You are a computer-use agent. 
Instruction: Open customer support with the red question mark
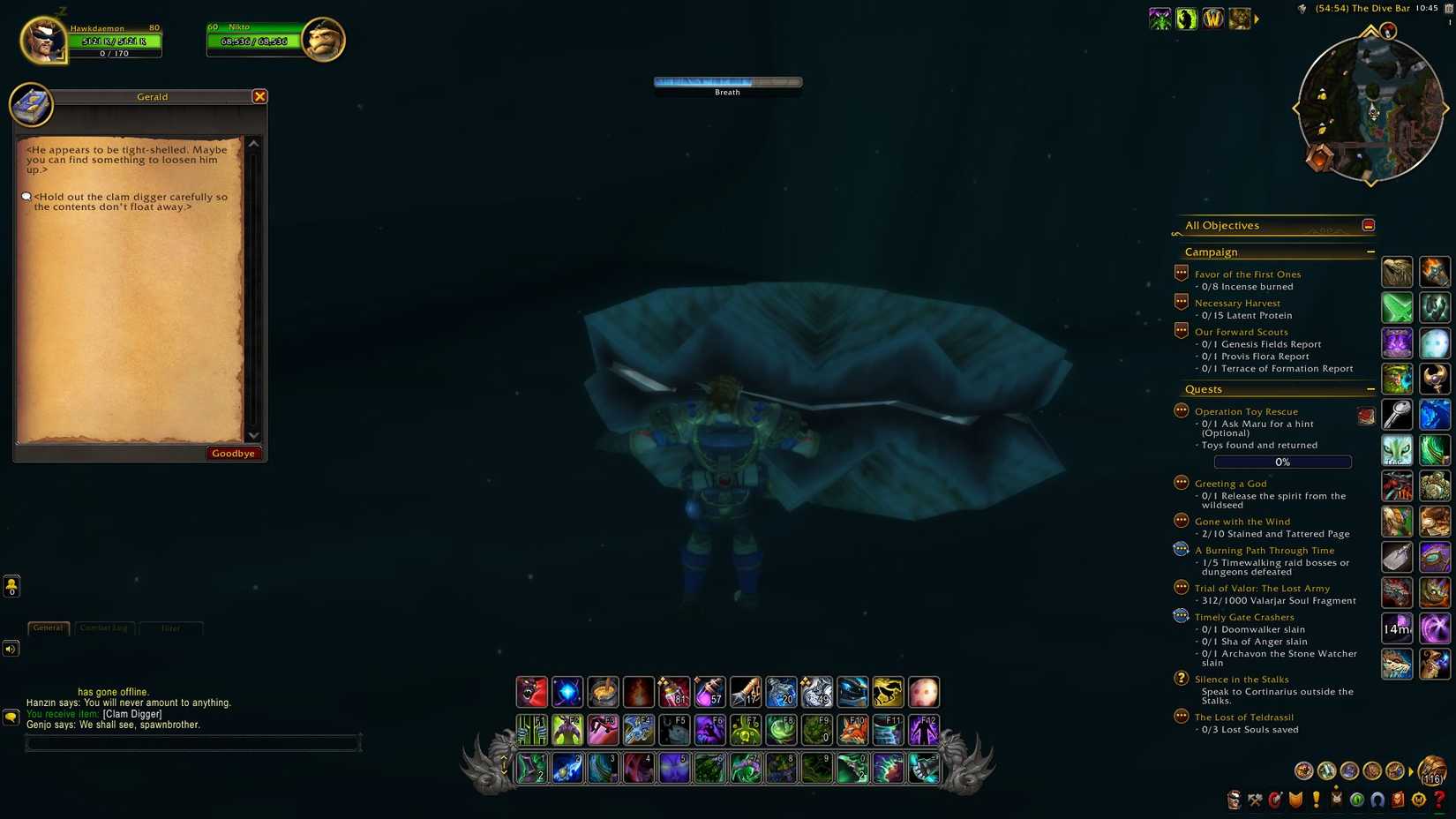click(x=1438, y=800)
